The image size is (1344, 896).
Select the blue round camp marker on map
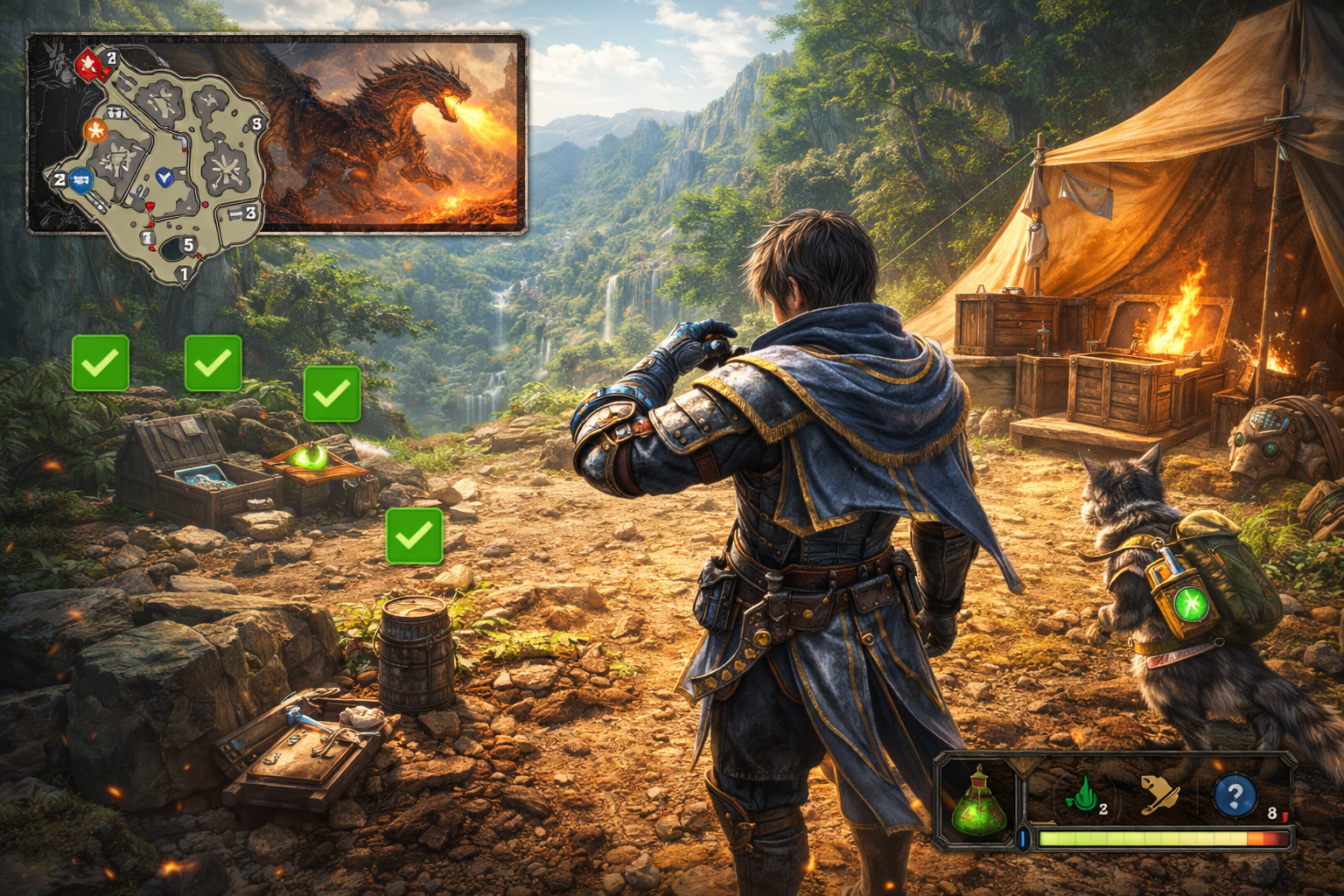(x=81, y=180)
